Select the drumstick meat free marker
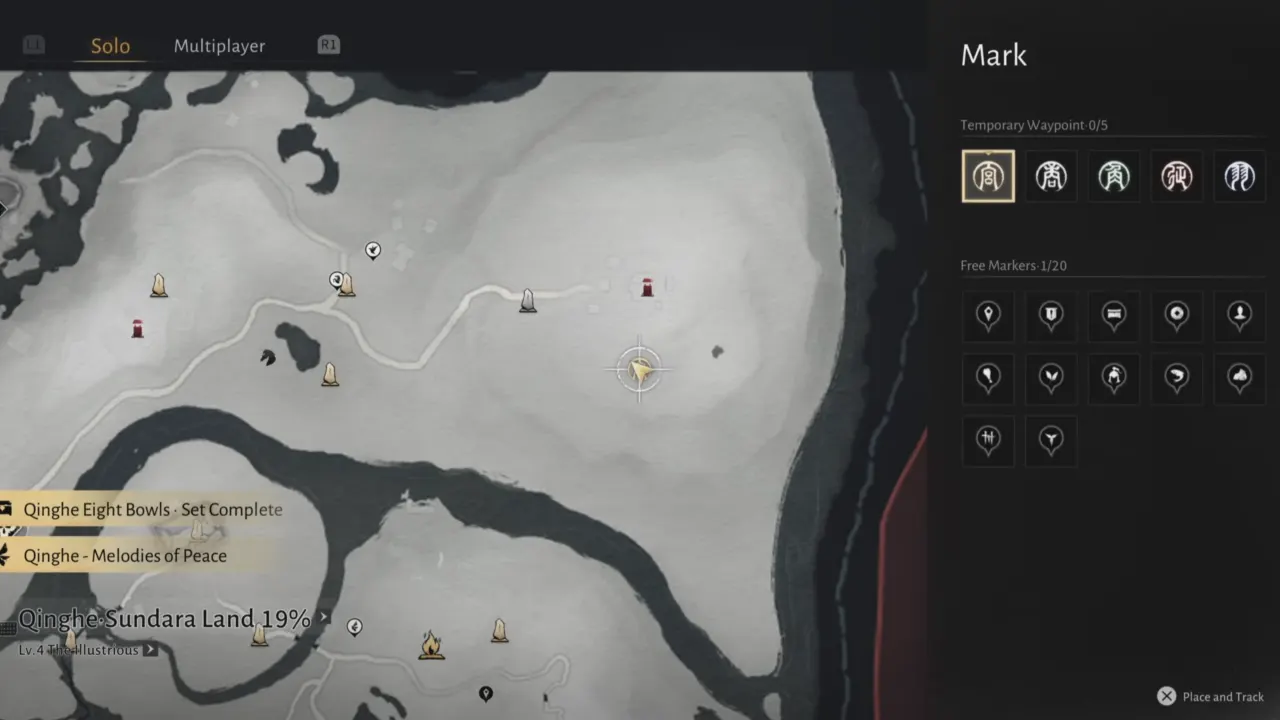Screen dimensions: 1280x720 (988, 378)
